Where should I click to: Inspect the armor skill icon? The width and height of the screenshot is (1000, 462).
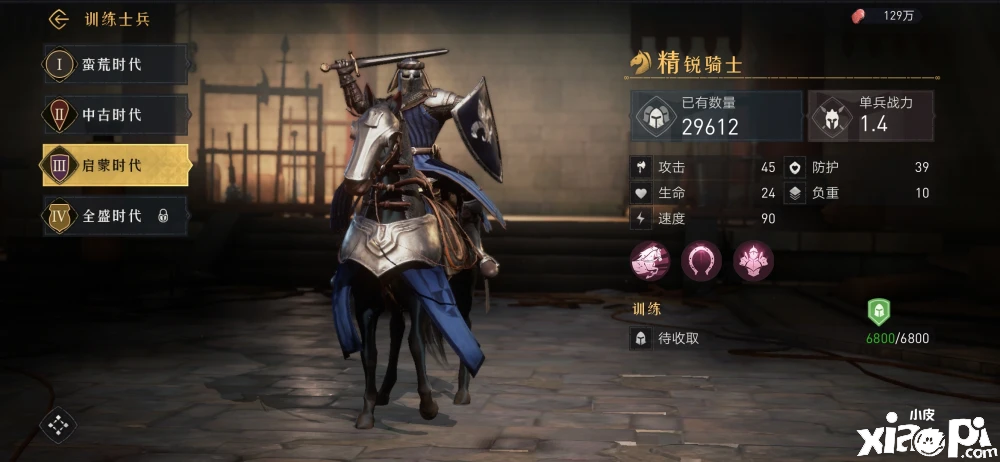click(753, 261)
